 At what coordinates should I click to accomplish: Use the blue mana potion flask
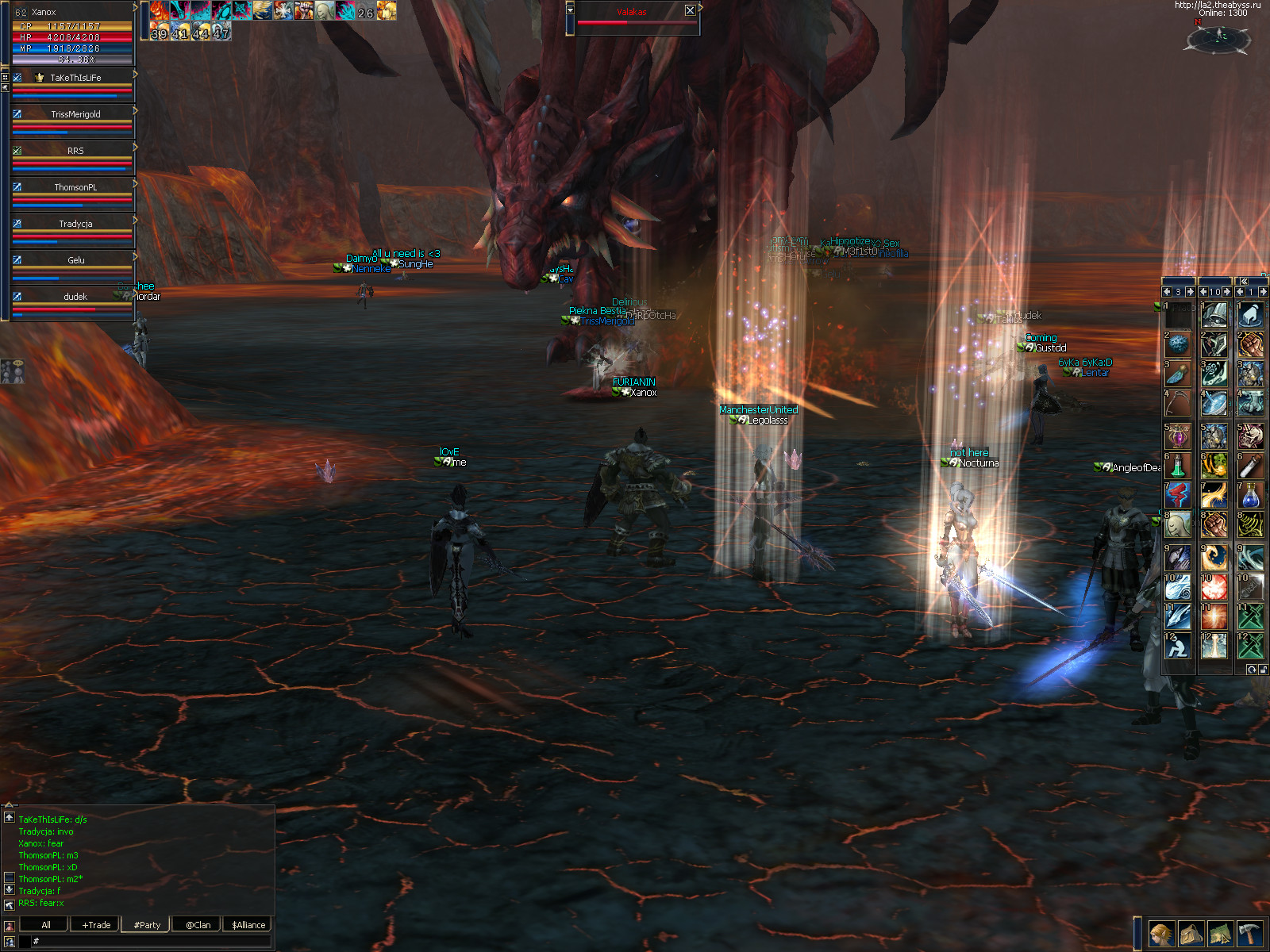tap(1250, 495)
